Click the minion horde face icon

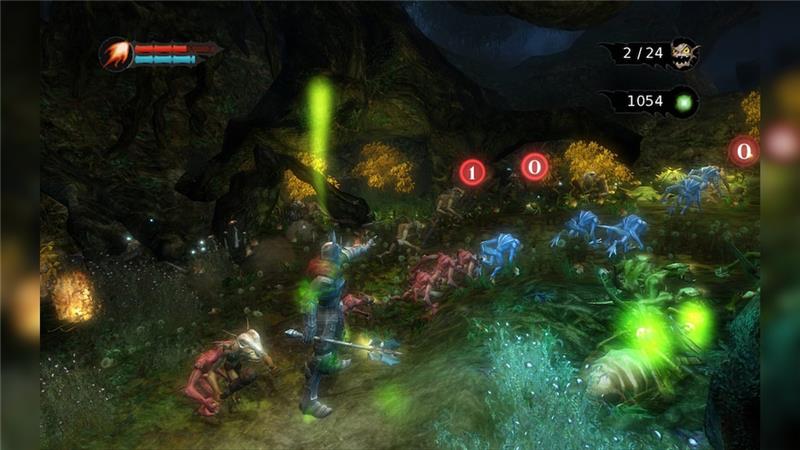click(x=684, y=53)
